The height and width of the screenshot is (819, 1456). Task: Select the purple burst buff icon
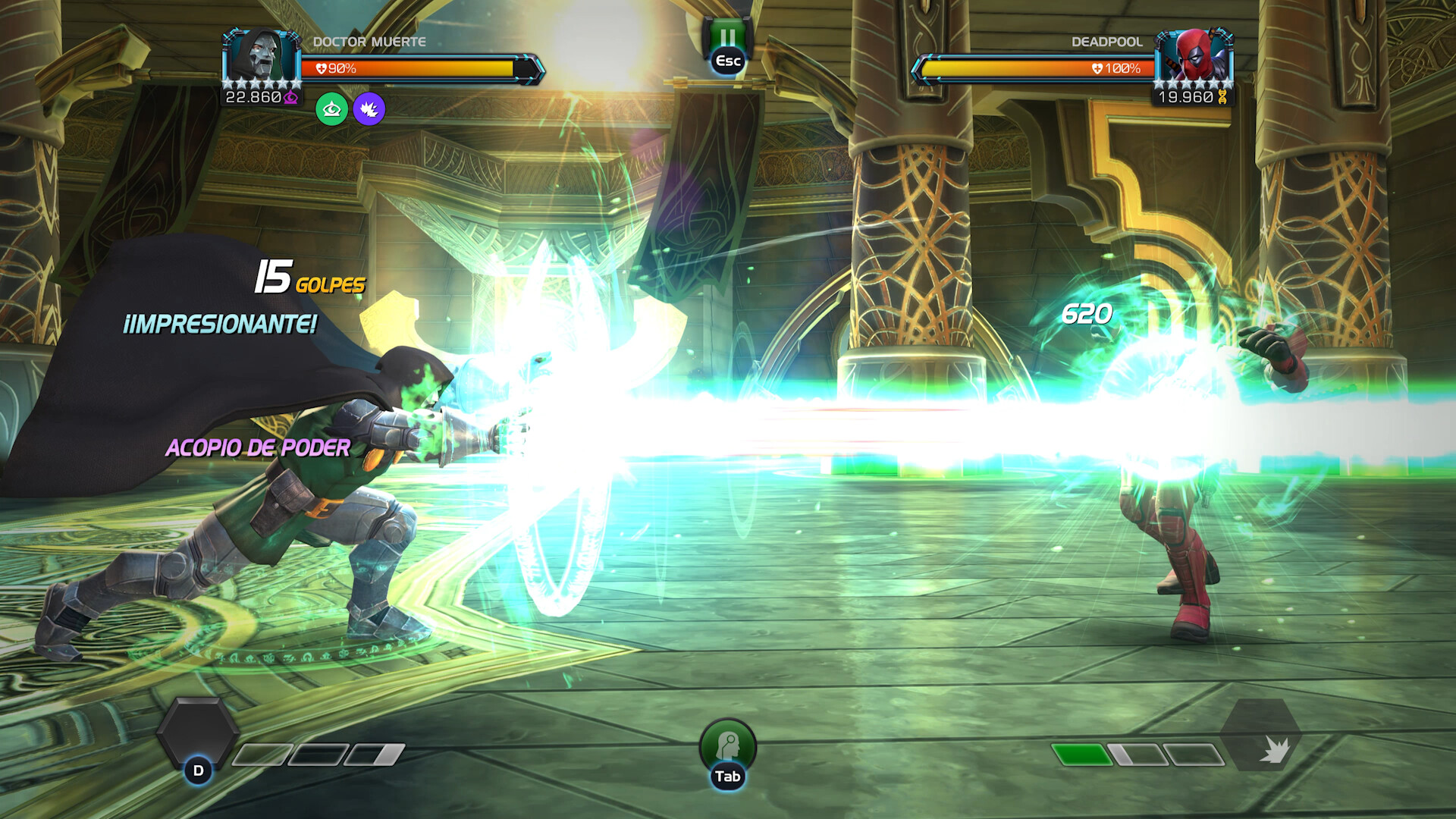point(369,110)
